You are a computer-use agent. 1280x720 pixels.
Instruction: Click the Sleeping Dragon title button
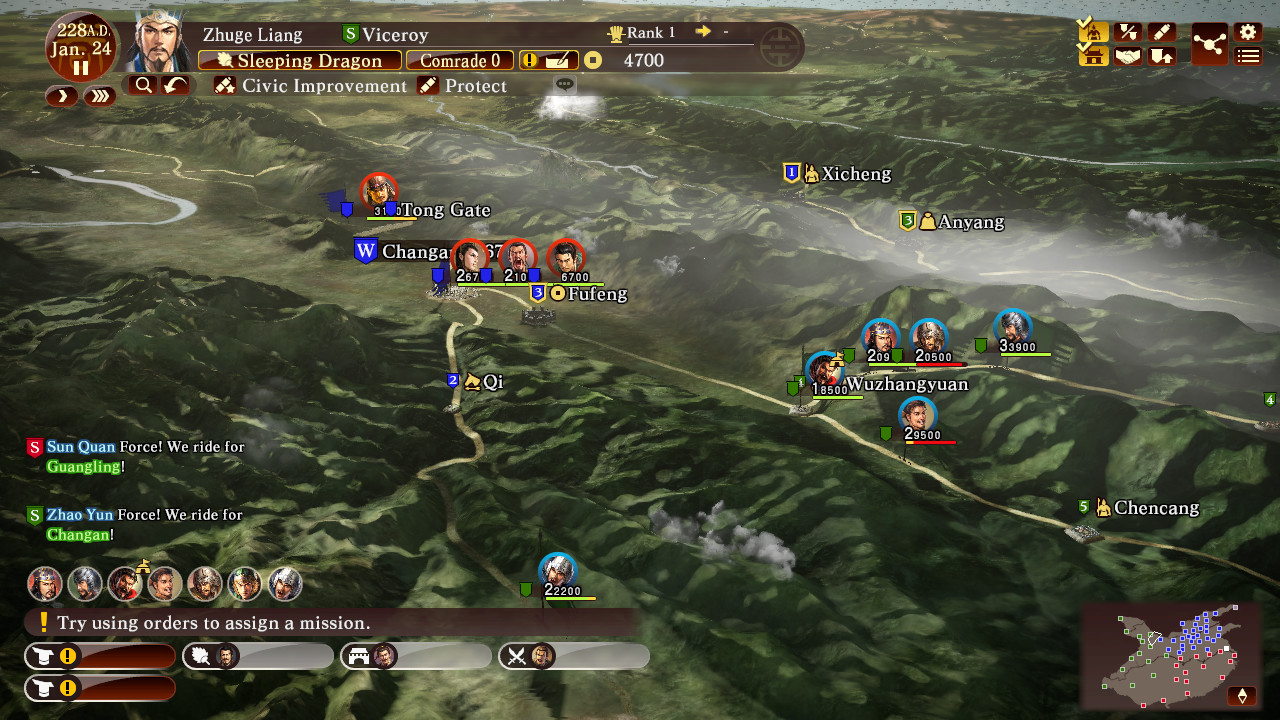300,60
